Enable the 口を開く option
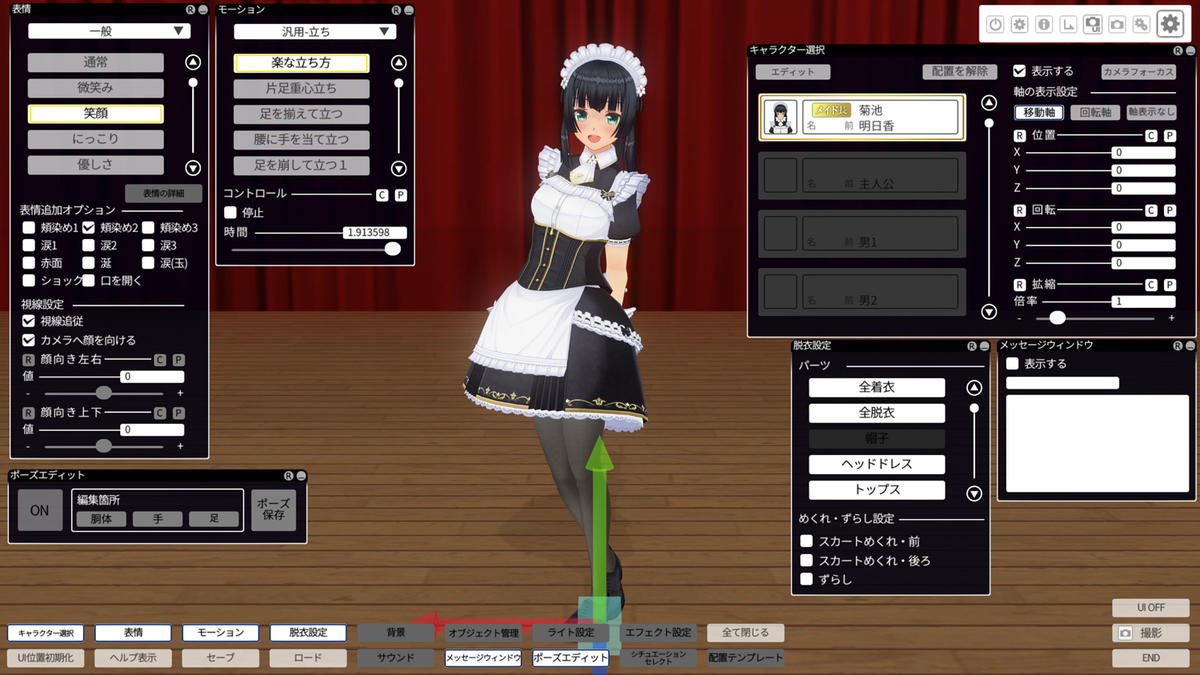 [x=89, y=281]
